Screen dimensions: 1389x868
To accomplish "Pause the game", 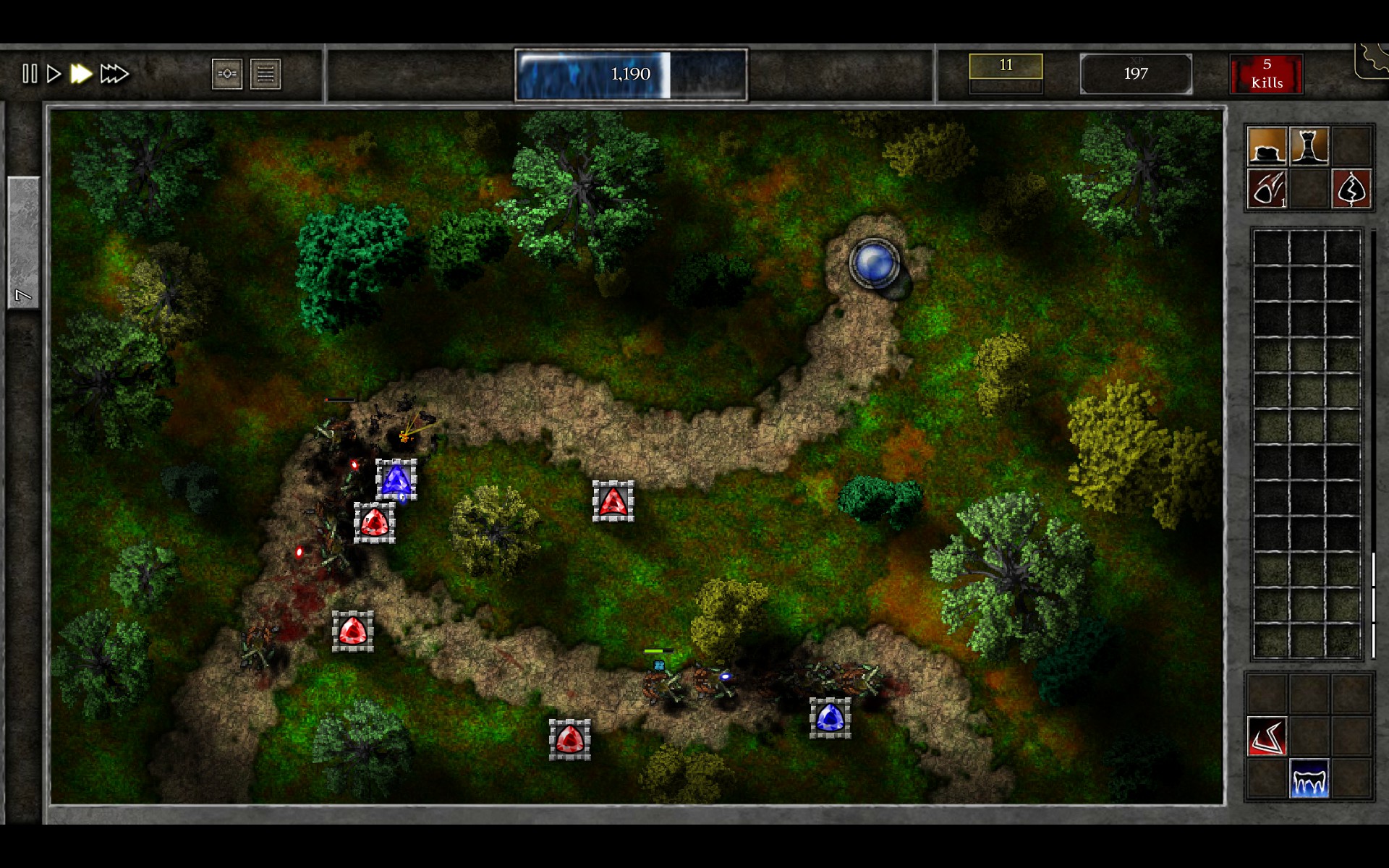I will click(30, 73).
